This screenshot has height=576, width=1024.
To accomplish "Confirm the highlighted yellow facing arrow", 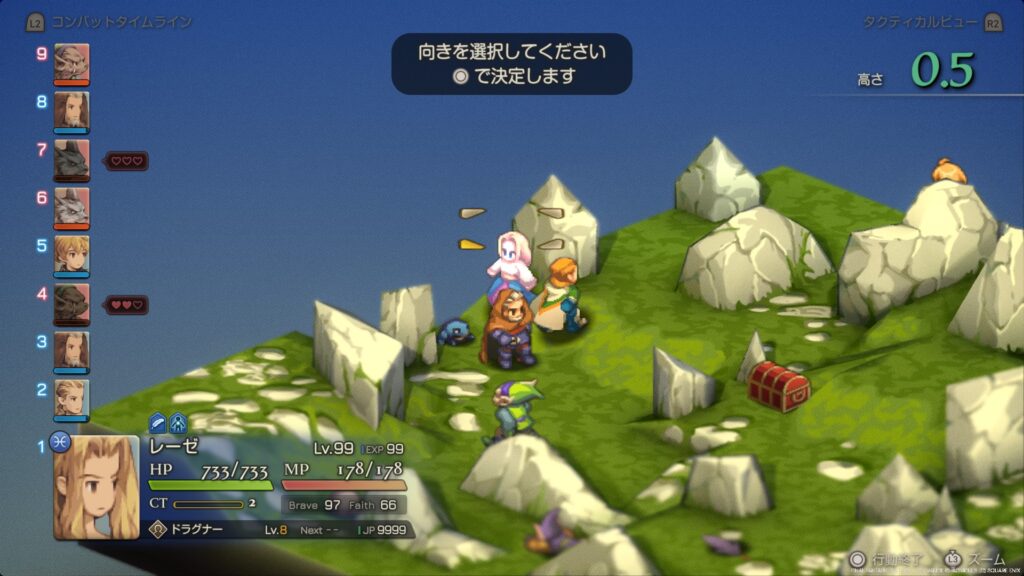I will (471, 244).
